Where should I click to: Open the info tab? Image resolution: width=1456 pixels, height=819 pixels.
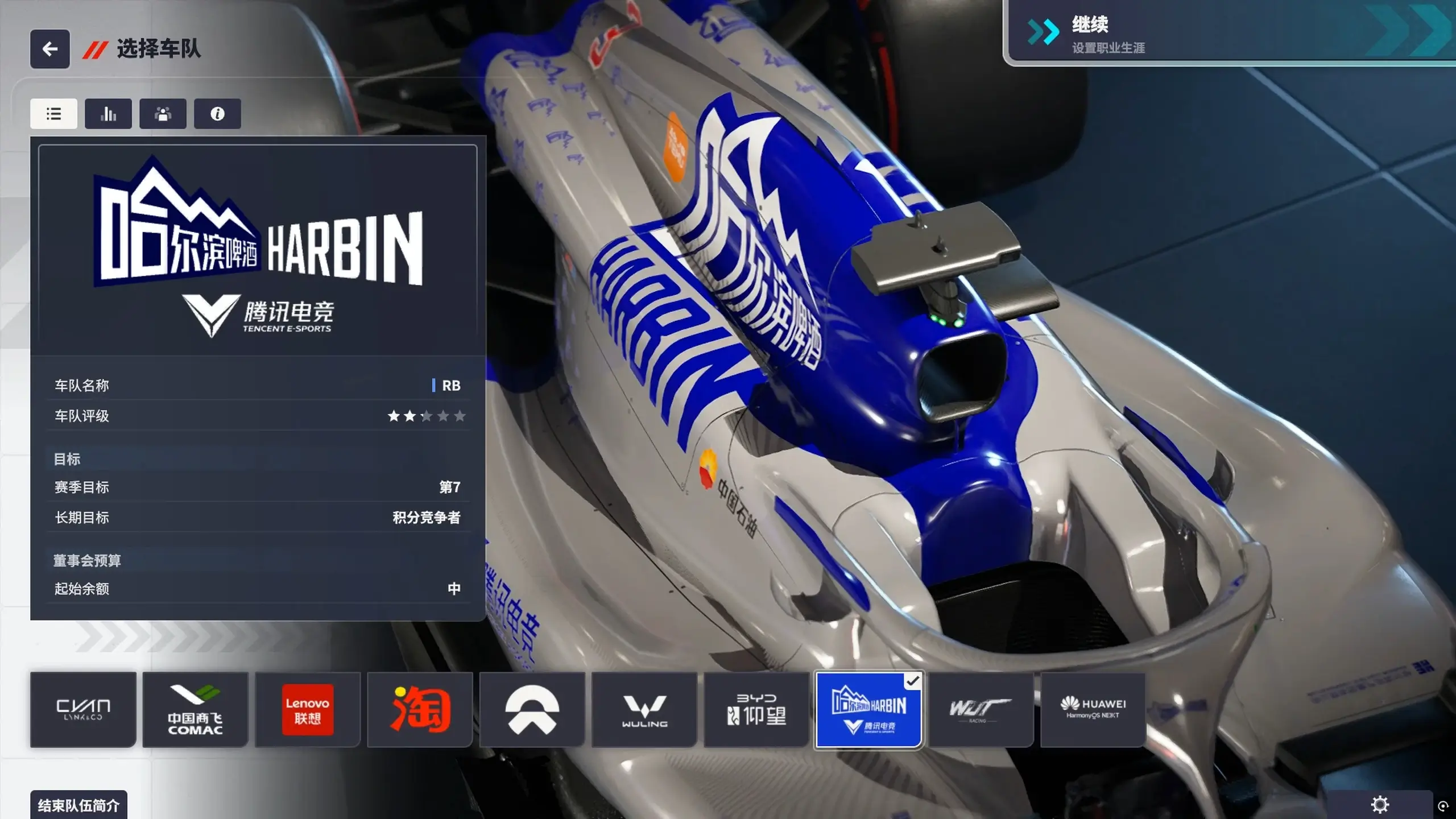217,114
